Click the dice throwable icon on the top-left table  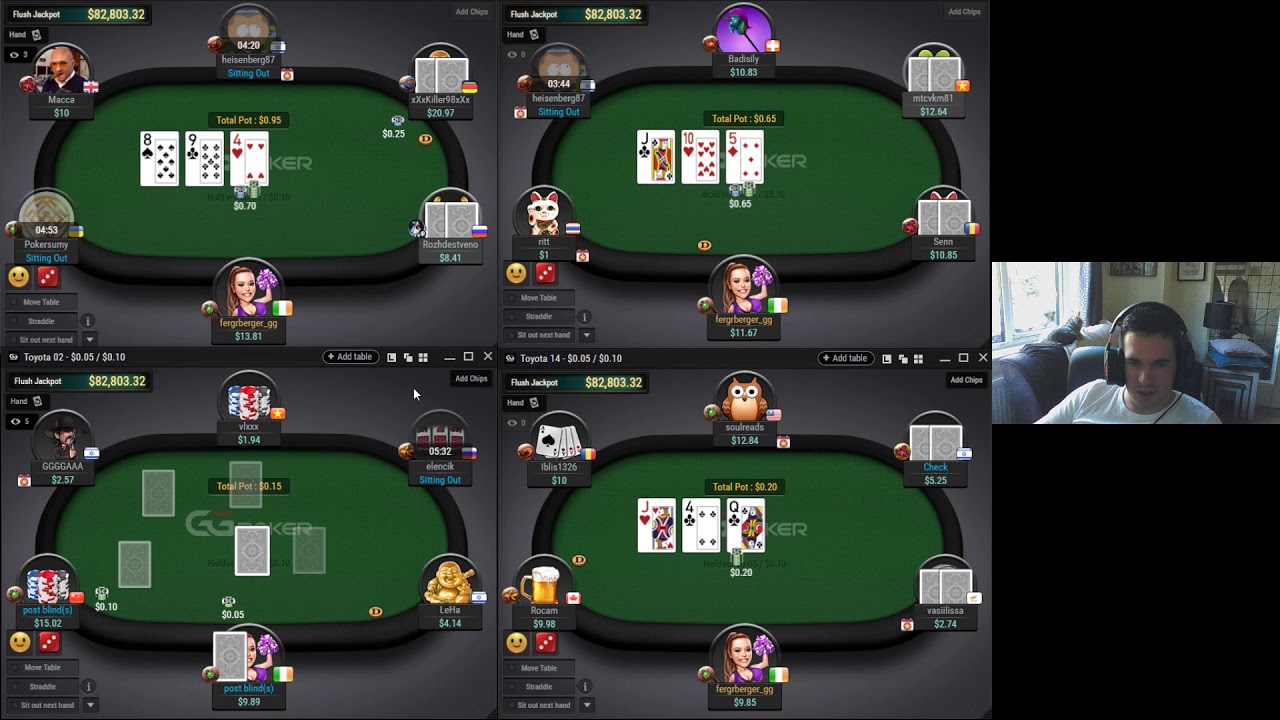45,277
